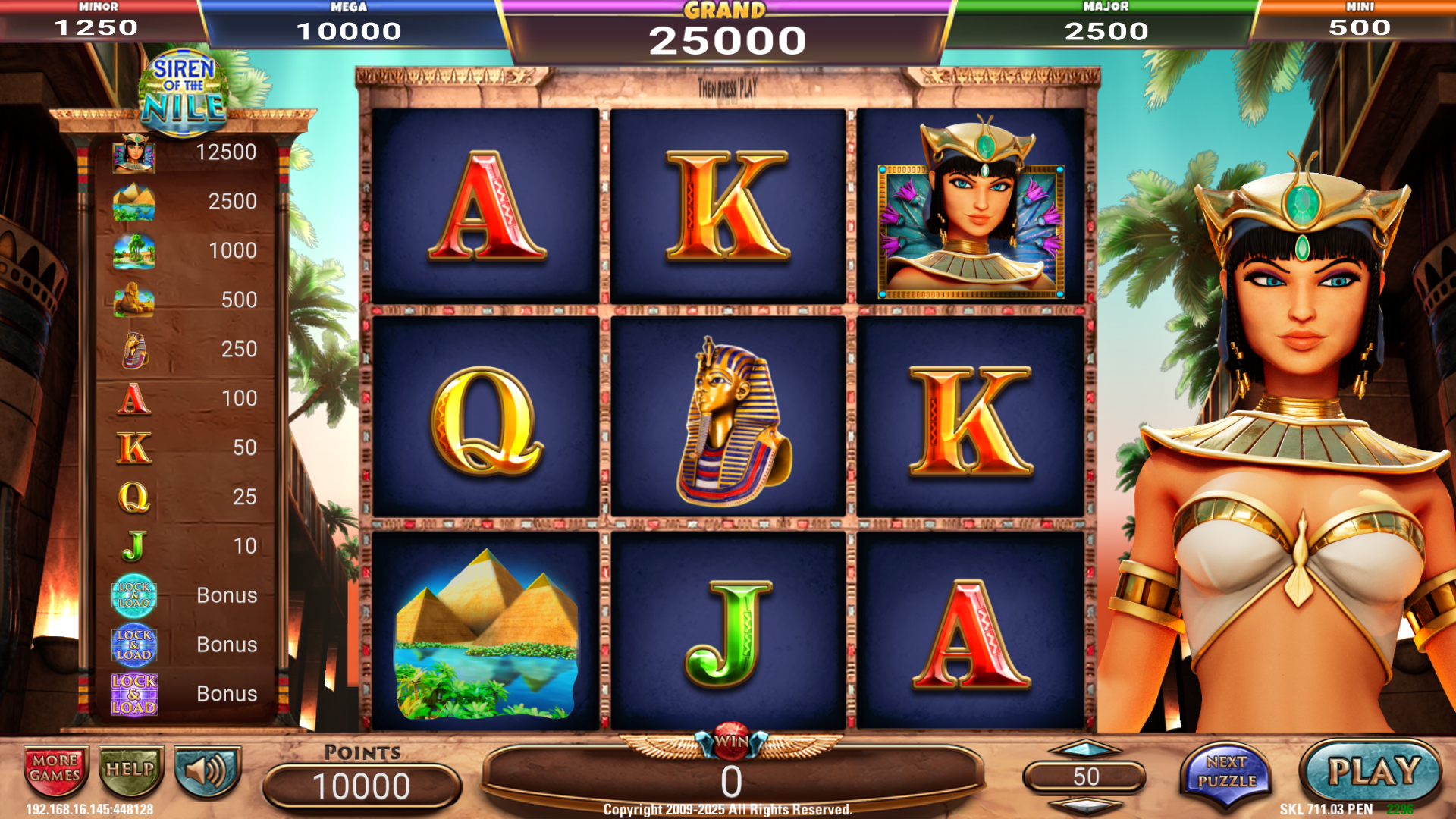
Task: Select the Next Puzzle button
Action: [1226, 773]
